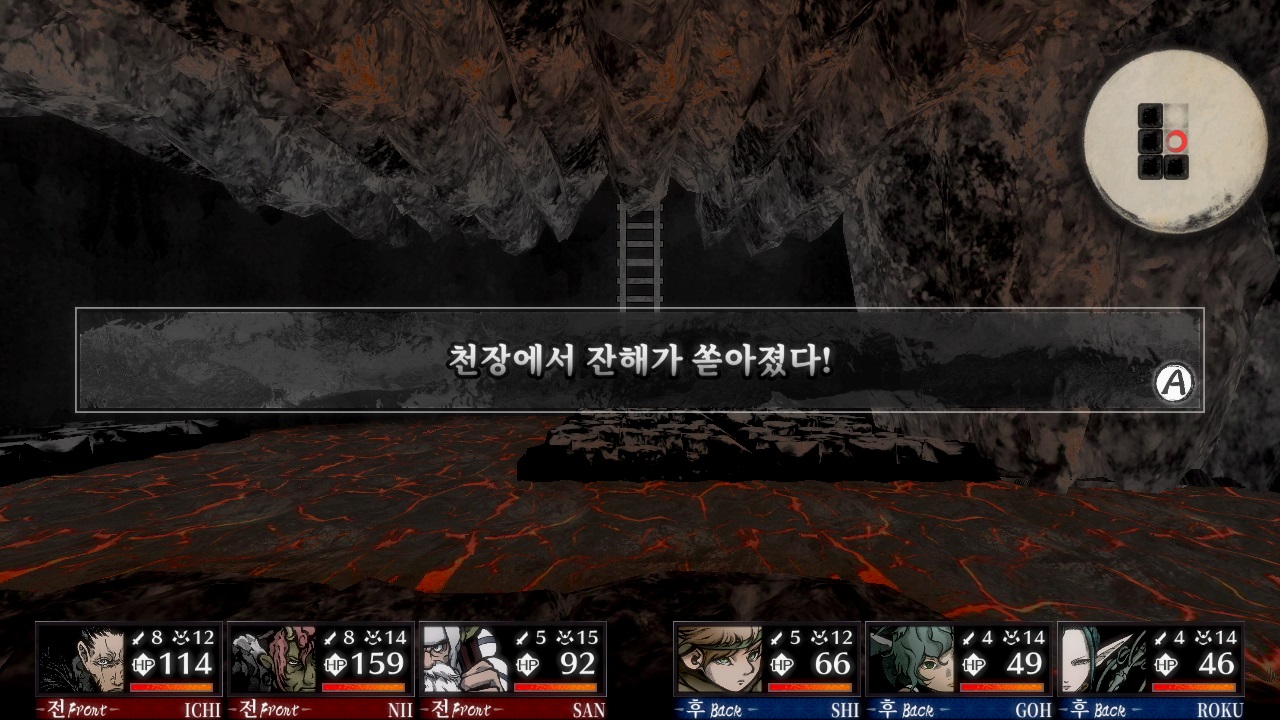Click the ceiling debris message text box

[x=638, y=362]
